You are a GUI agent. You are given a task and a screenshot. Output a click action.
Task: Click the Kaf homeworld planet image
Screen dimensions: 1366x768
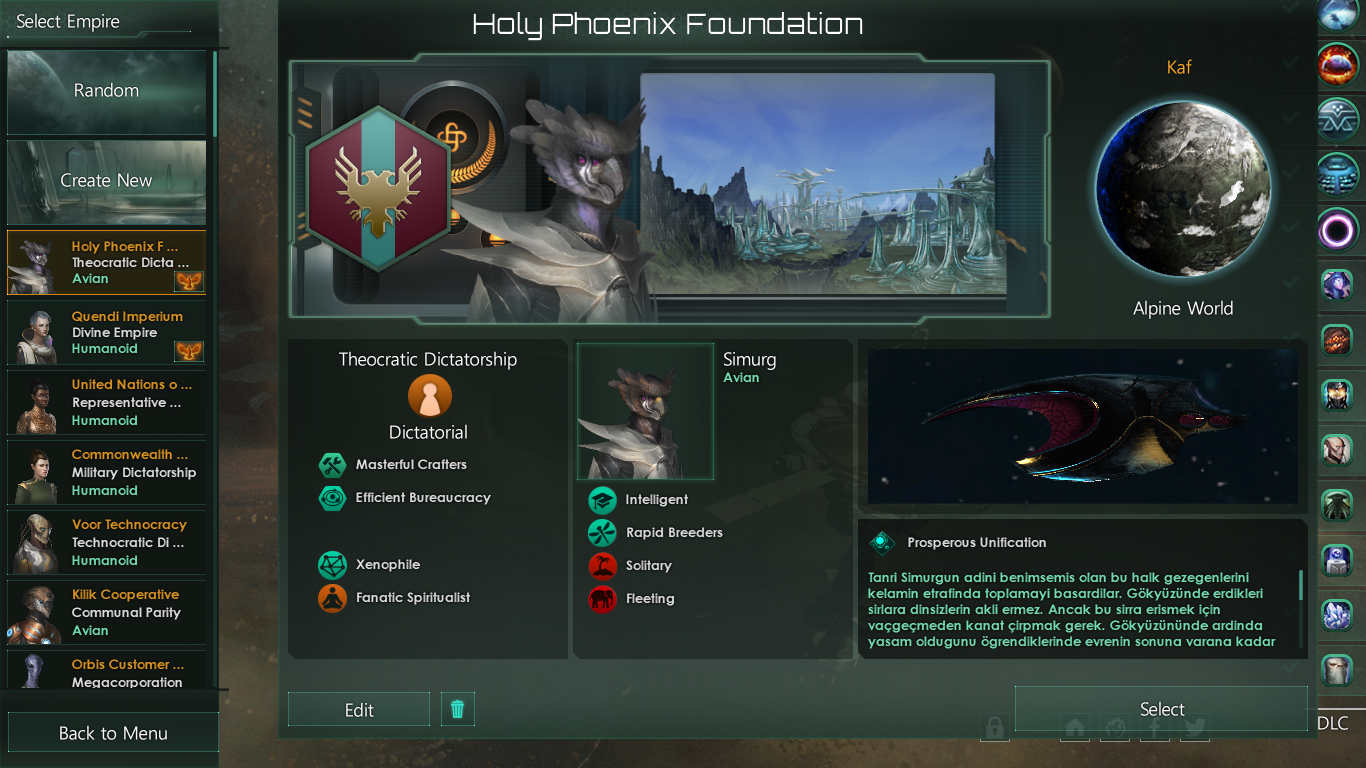click(1182, 189)
